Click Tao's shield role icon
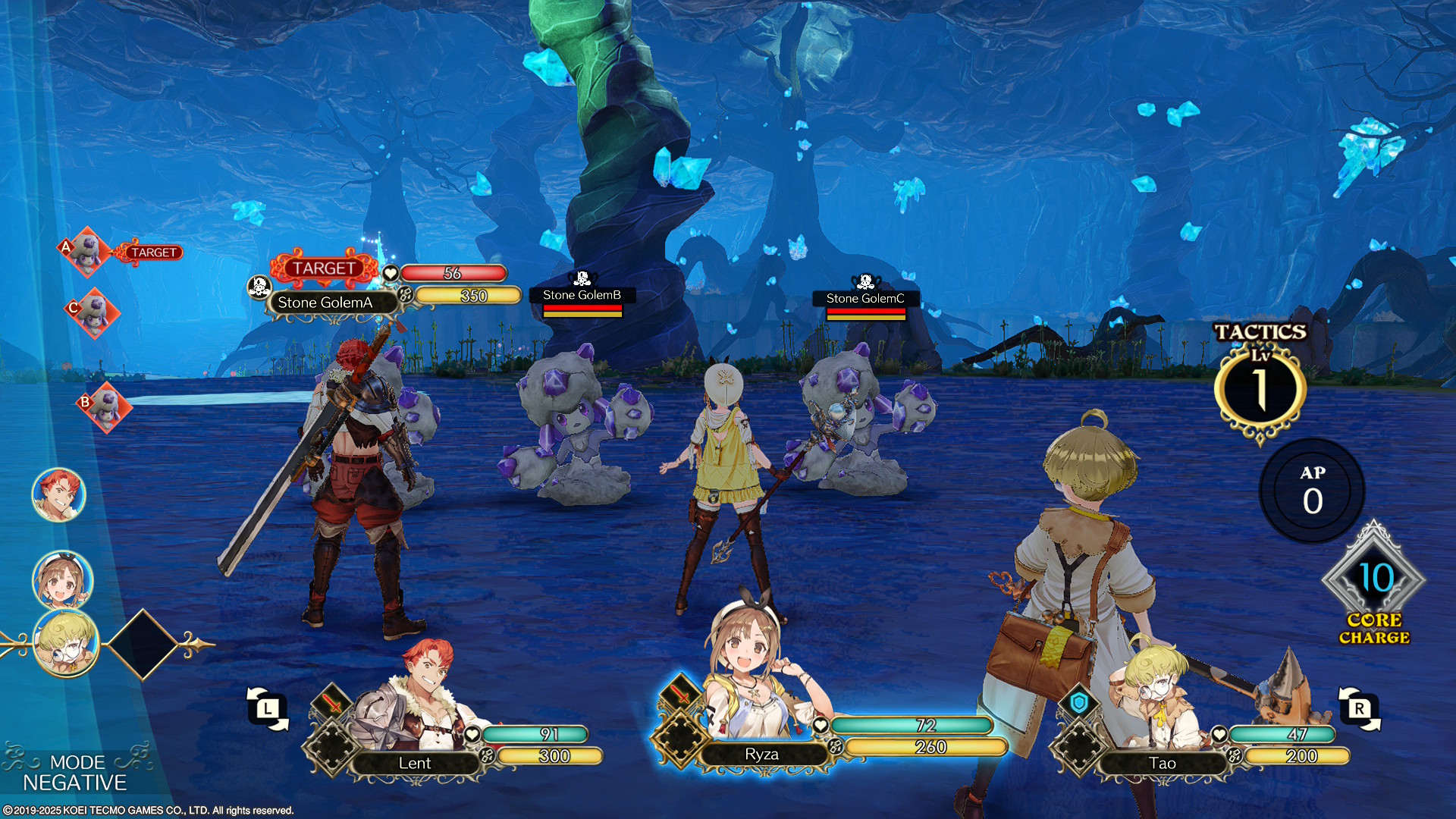Screen dimensions: 1456x819 point(1079,703)
